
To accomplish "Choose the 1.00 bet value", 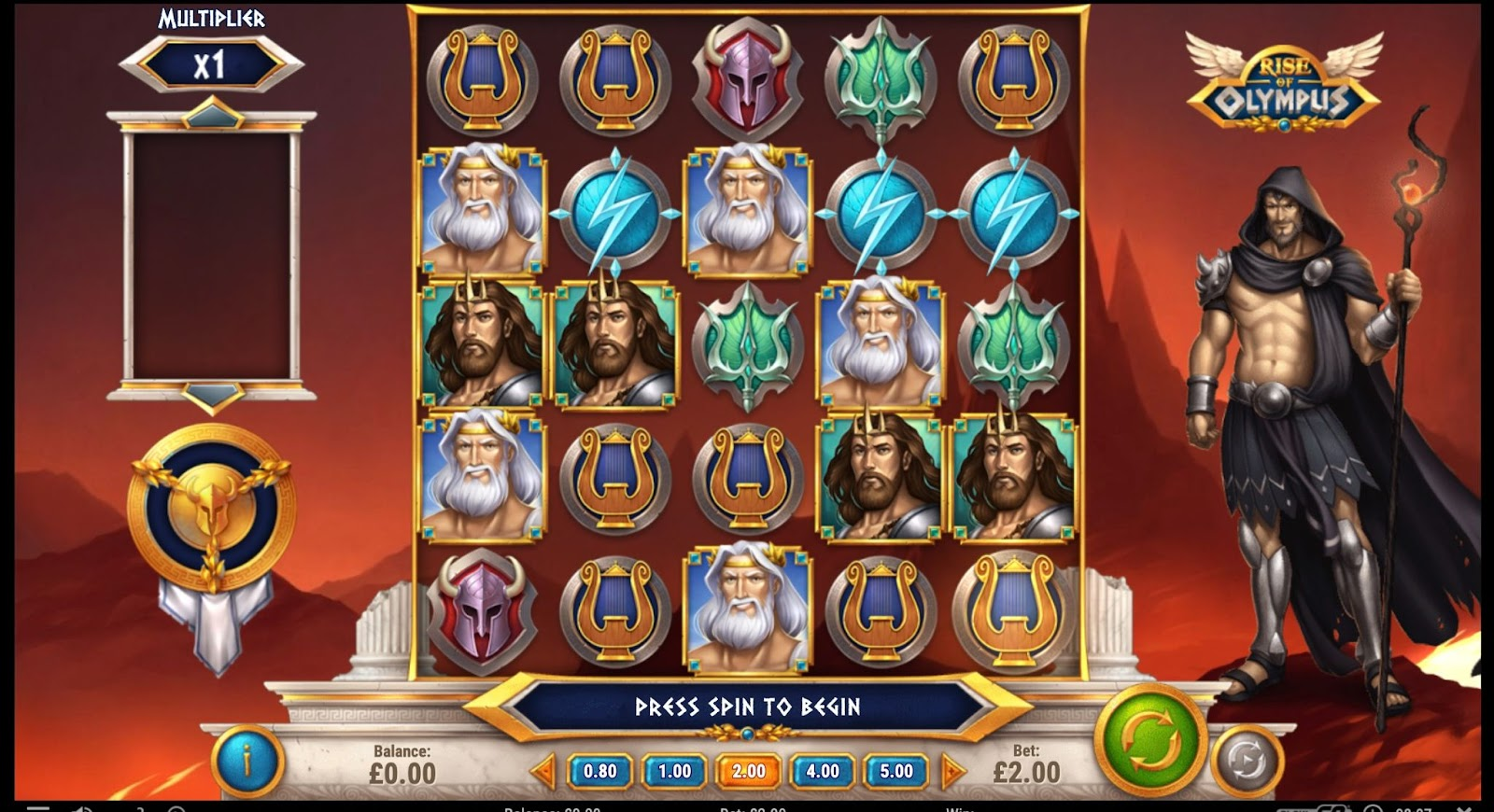I will tap(674, 772).
